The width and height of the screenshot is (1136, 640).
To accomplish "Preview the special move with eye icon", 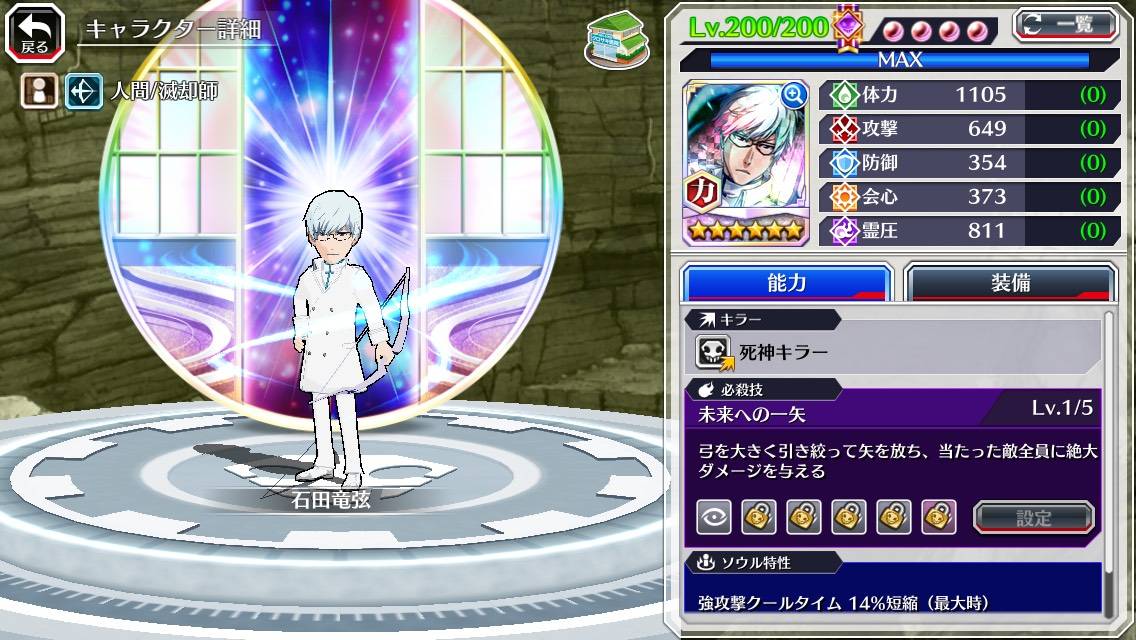I will tap(714, 517).
